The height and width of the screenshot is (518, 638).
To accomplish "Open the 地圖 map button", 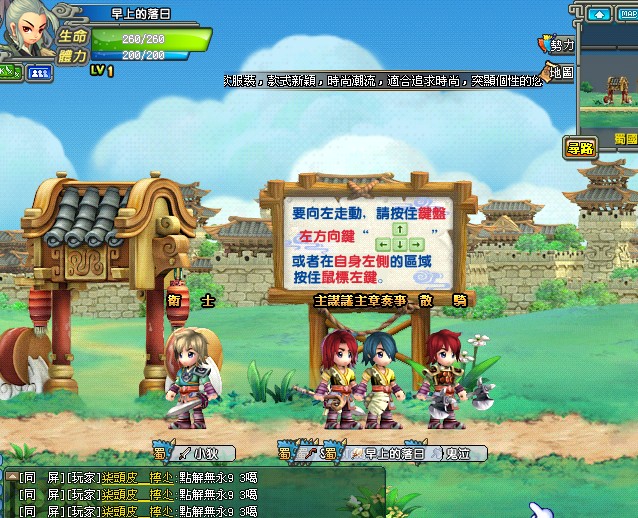I will (x=558, y=72).
